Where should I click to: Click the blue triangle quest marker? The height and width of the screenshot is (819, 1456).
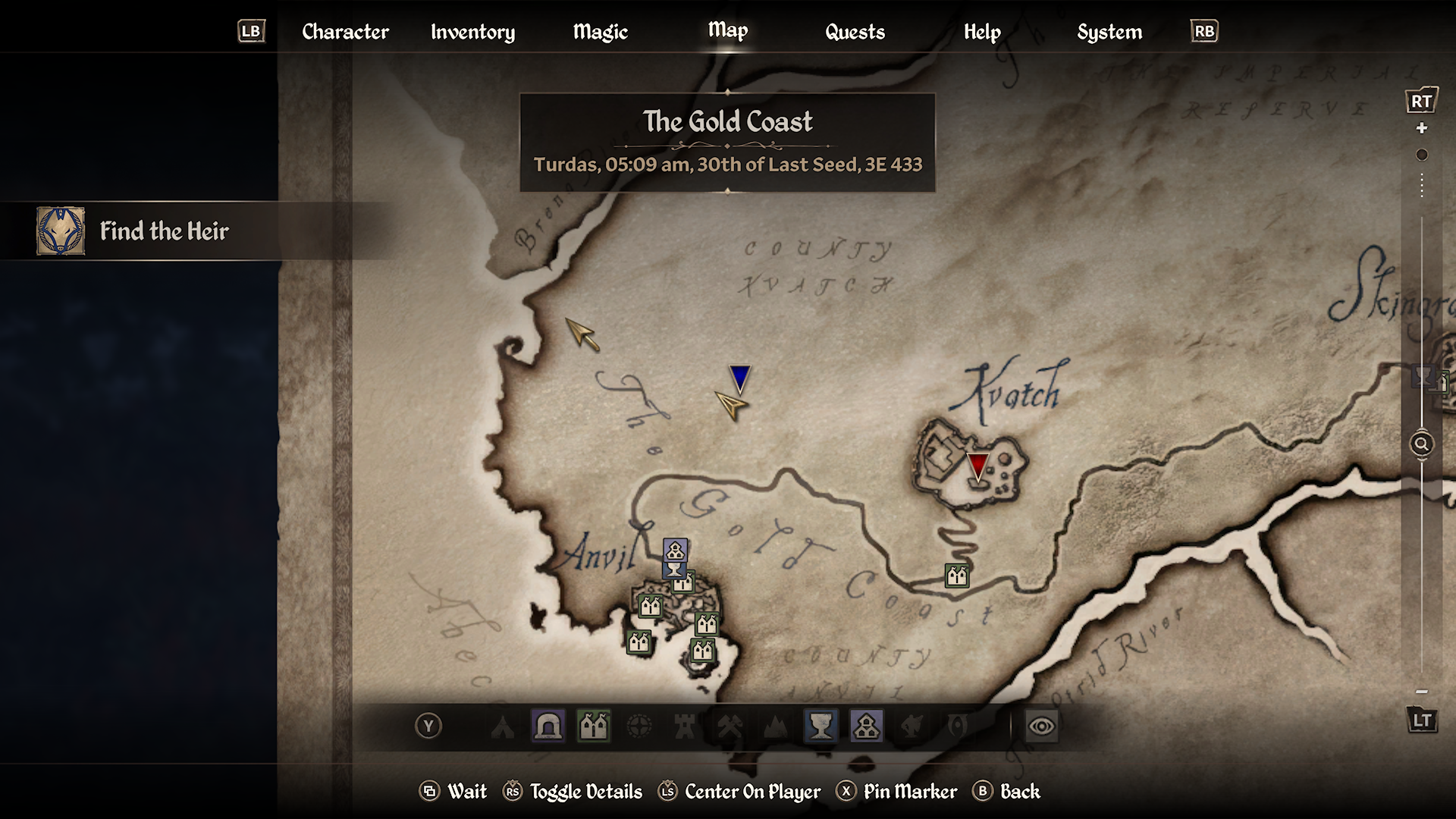tap(739, 378)
